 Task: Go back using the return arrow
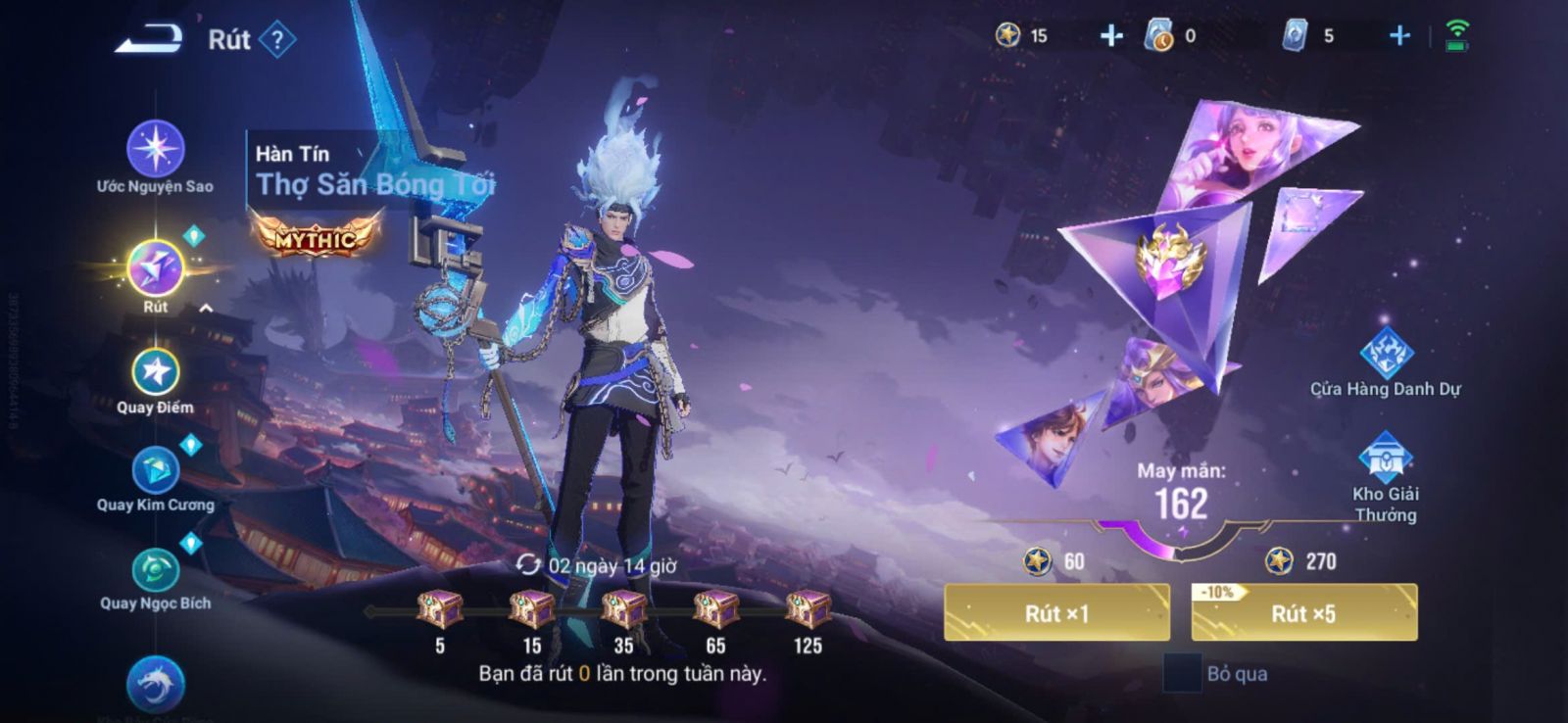click(x=150, y=39)
